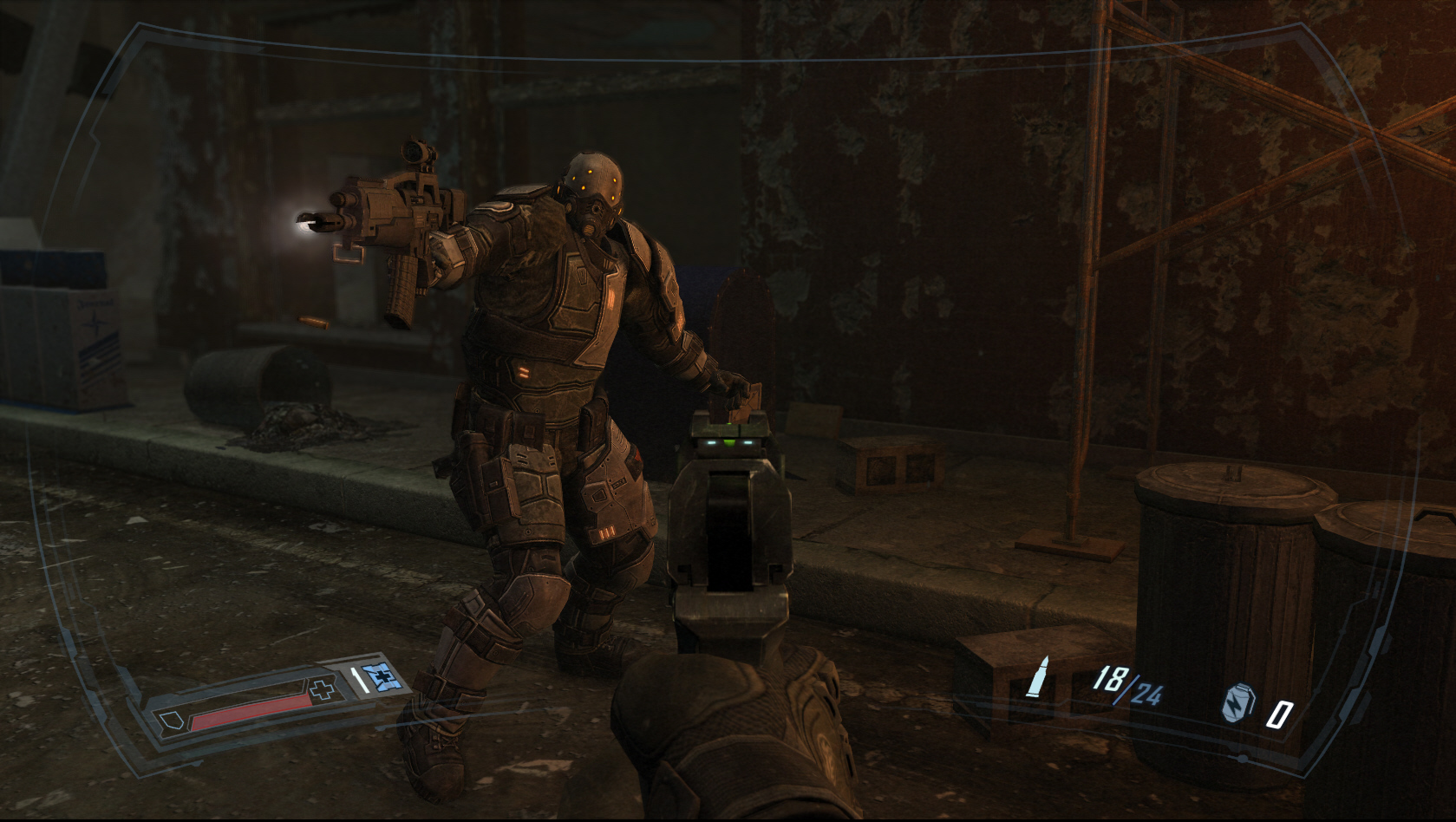Select the blue medkit icon
This screenshot has width=1456, height=822.
(x=383, y=678)
